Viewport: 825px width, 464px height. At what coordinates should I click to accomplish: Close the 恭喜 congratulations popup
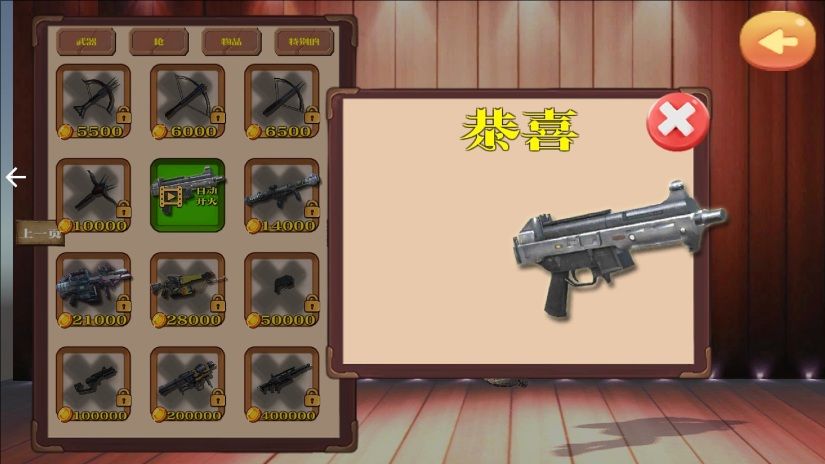pyautogui.click(x=678, y=121)
